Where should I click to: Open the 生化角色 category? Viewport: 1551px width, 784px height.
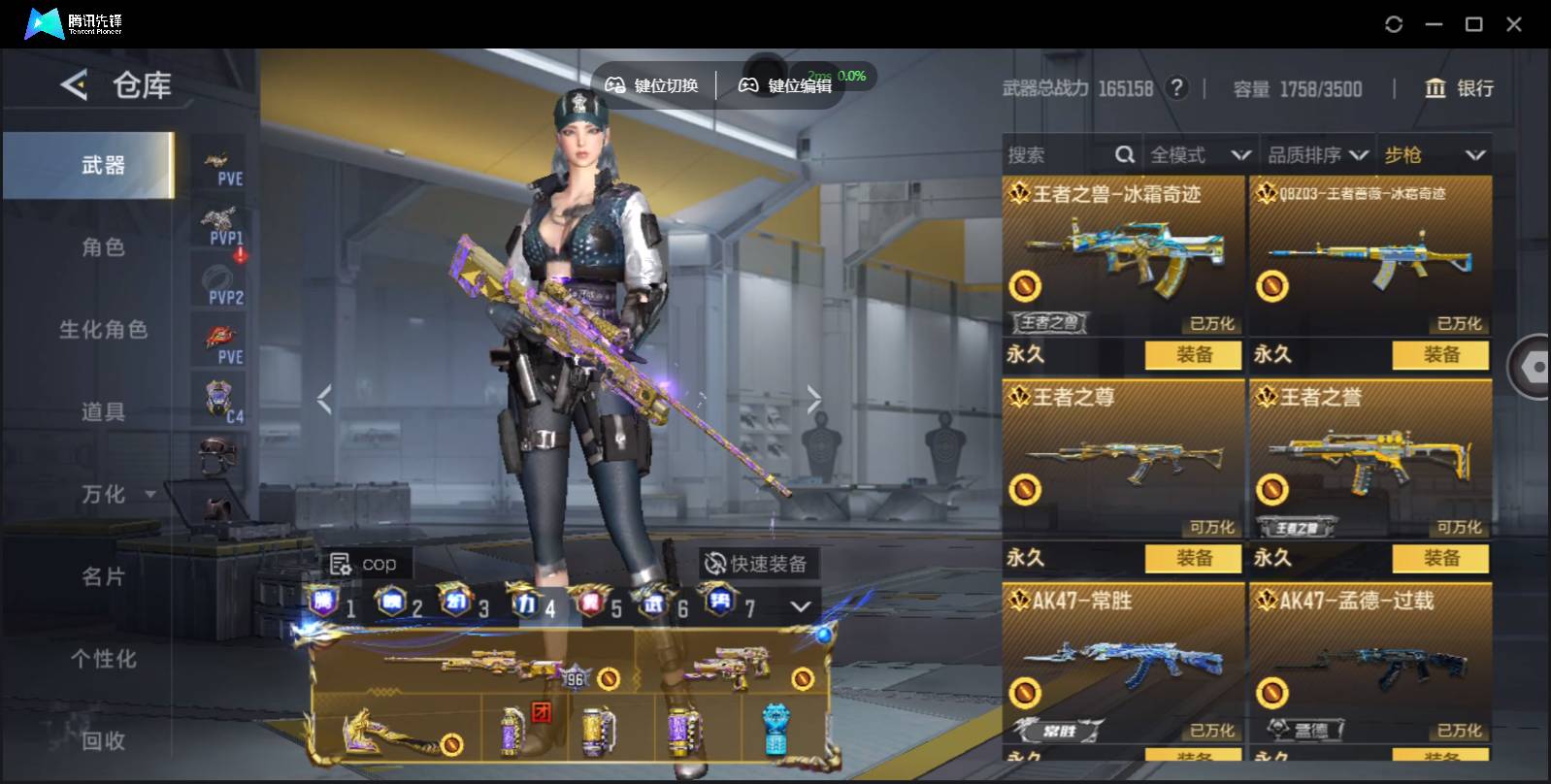(103, 330)
